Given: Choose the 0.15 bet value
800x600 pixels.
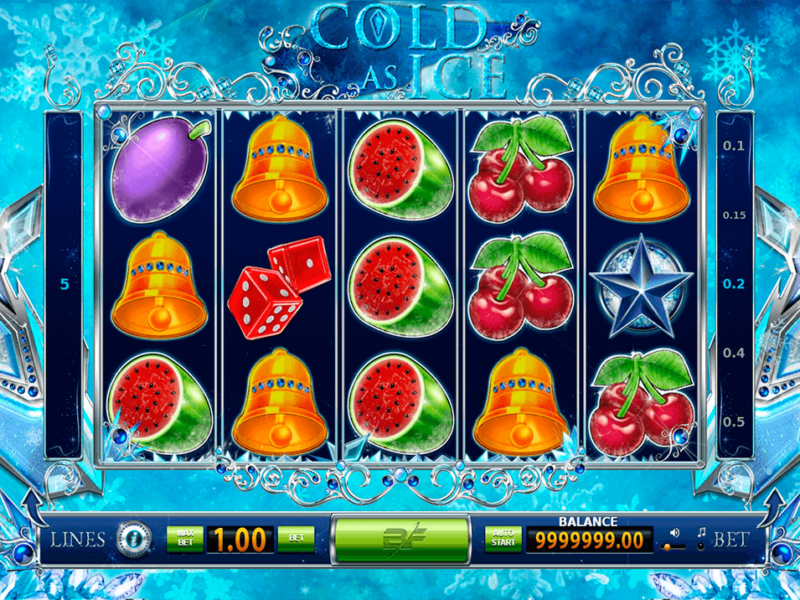Looking at the screenshot, I should click(x=734, y=215).
